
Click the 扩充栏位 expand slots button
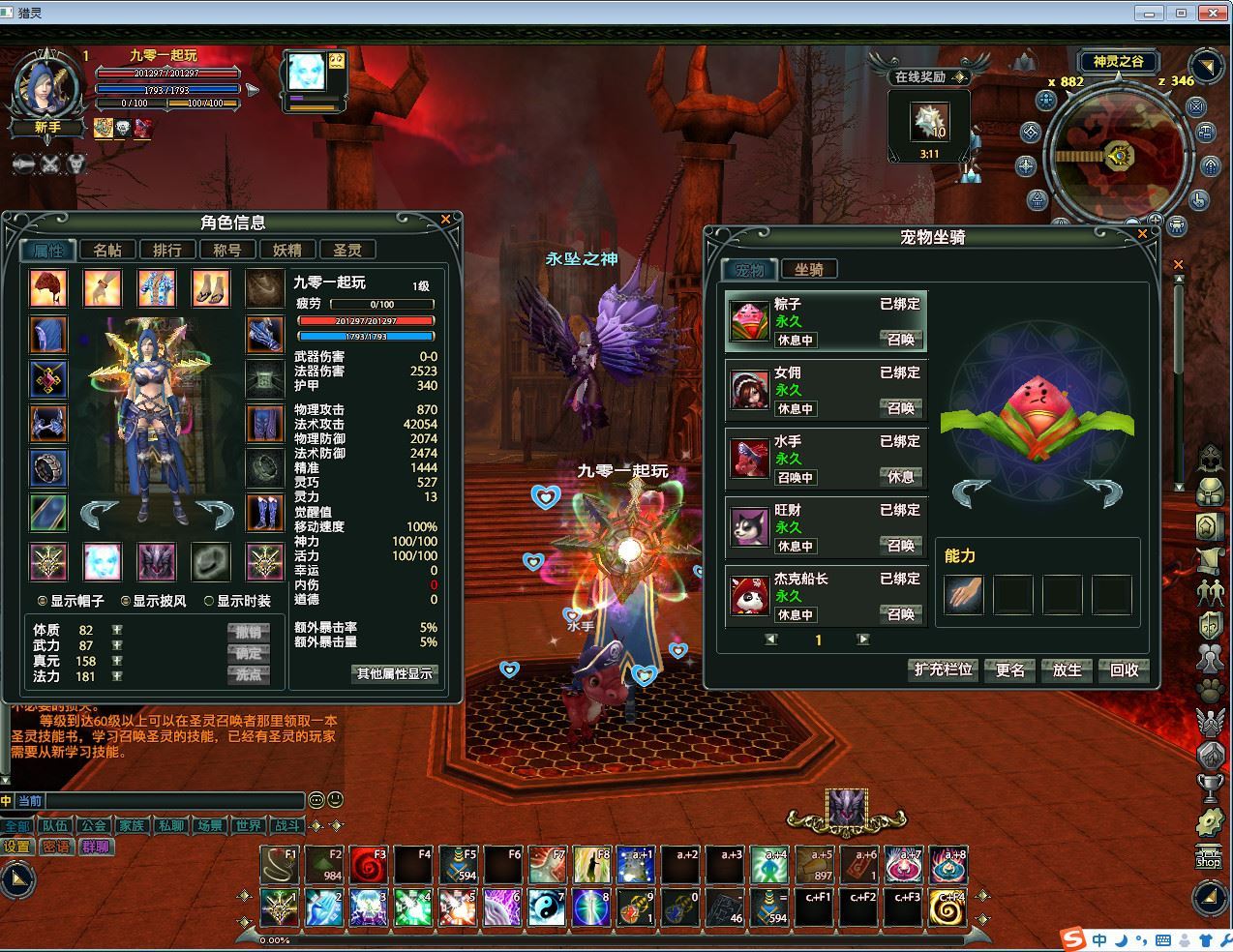(943, 669)
